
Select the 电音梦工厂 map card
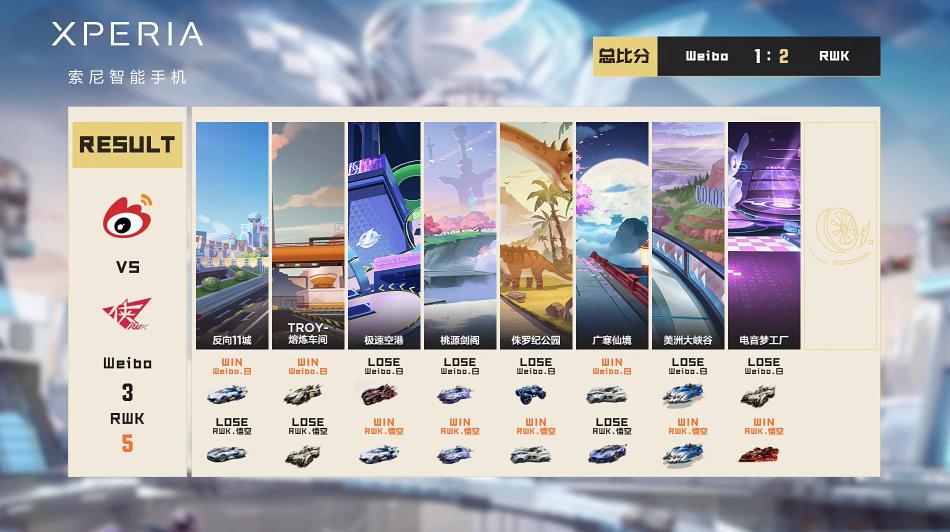[764, 235]
